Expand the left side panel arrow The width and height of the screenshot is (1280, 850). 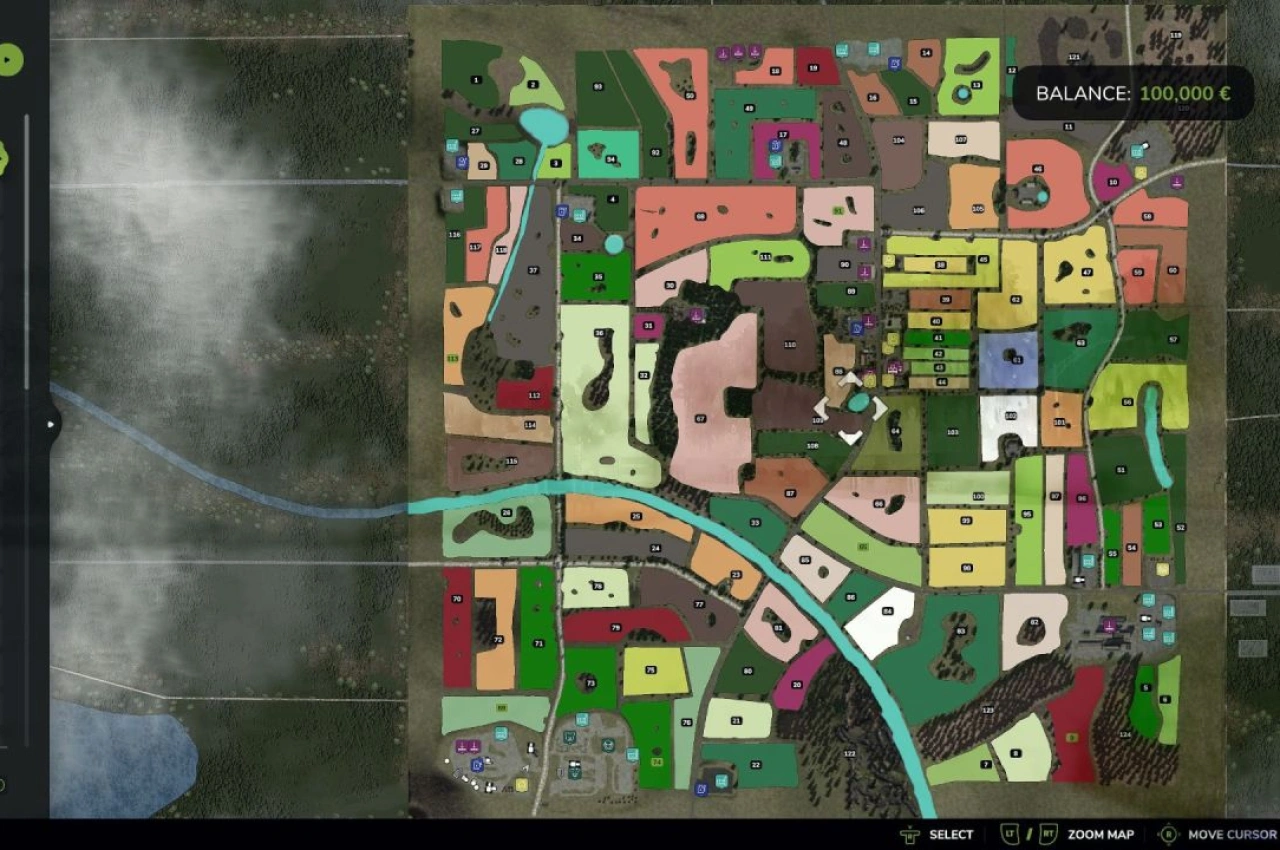(50, 424)
